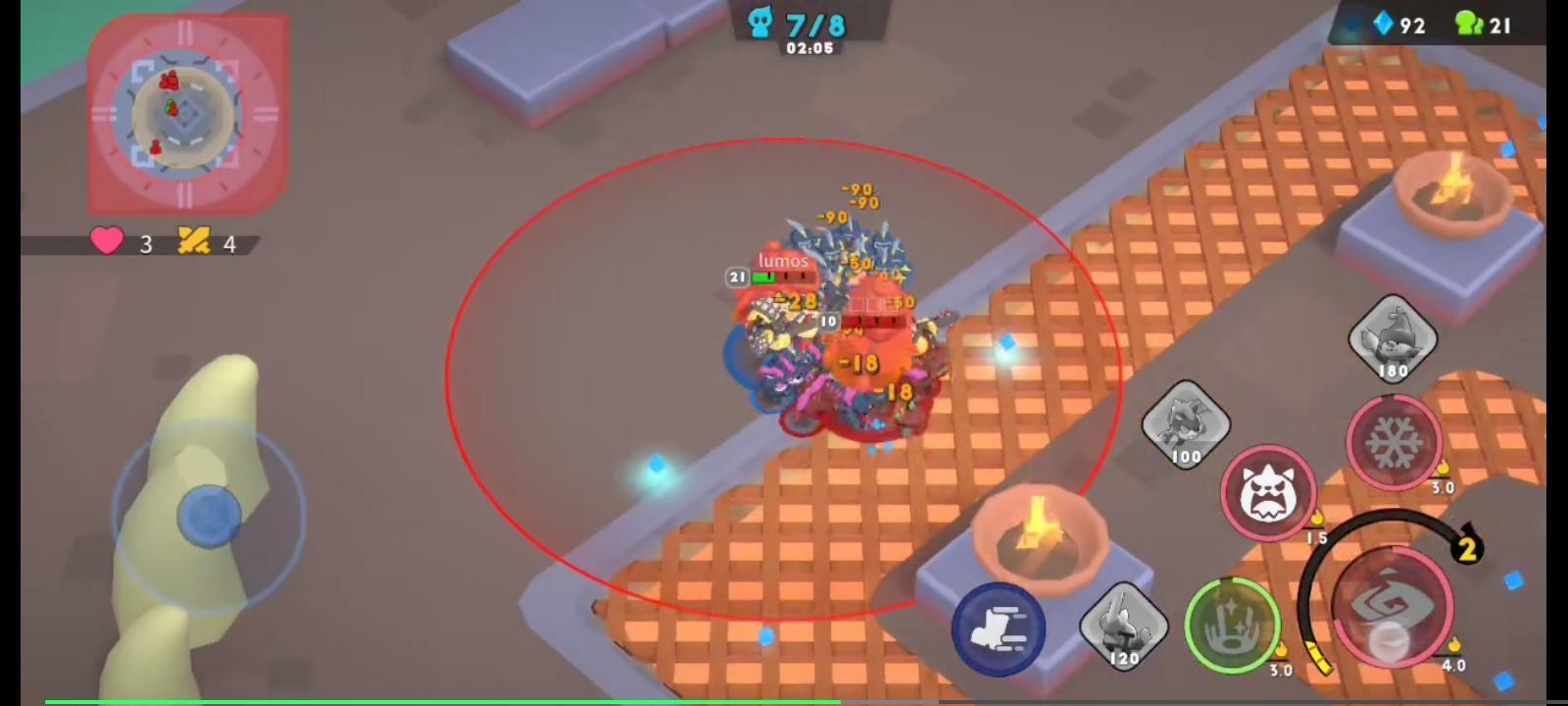Tap the 4.0 energy cost label under the ultimate
This screenshot has height=706, width=1568.
coord(1451,664)
